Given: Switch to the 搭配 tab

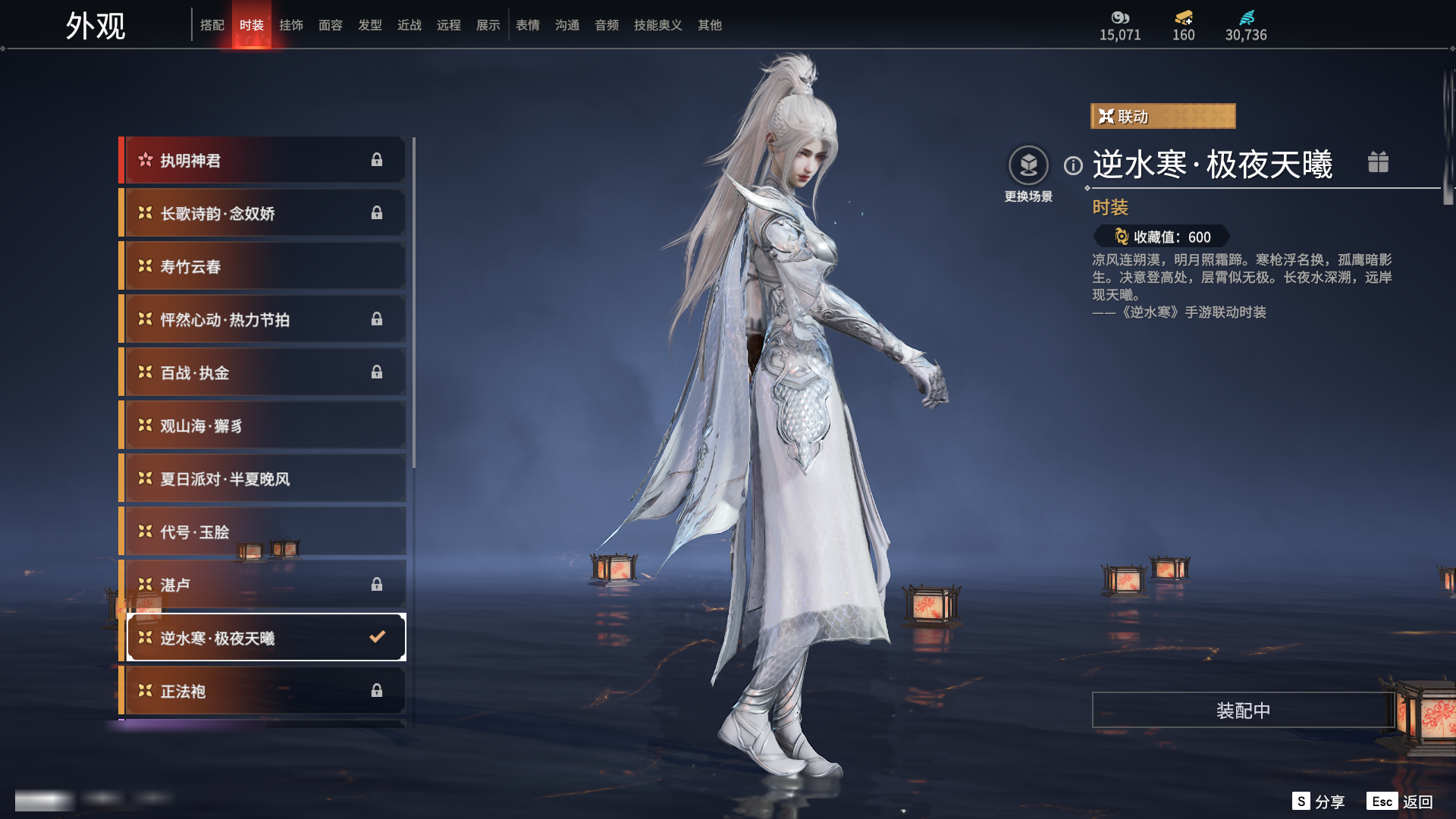Looking at the screenshot, I should click(212, 25).
